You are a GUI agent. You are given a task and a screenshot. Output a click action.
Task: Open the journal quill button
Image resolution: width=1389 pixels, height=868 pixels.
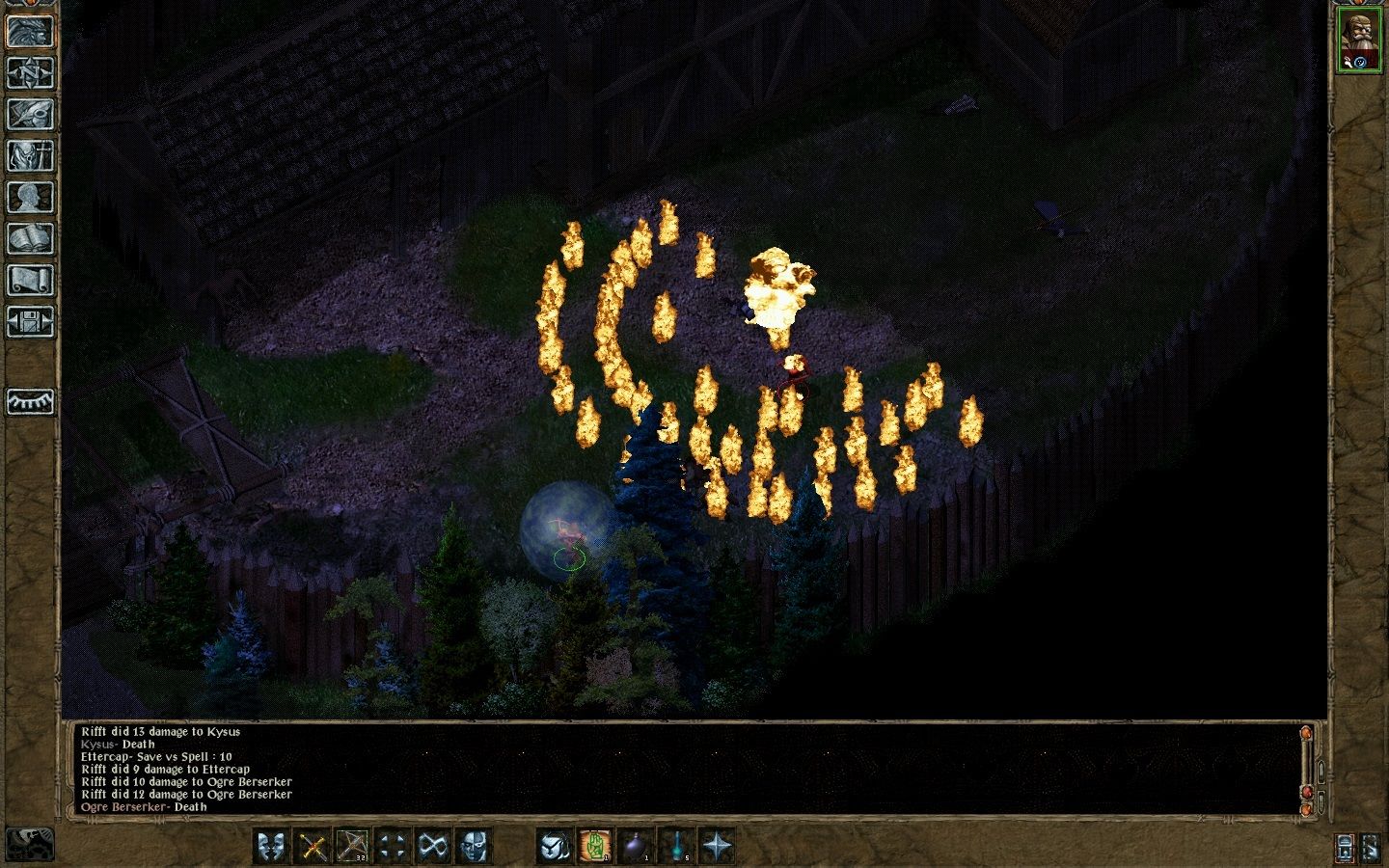[x=30, y=114]
